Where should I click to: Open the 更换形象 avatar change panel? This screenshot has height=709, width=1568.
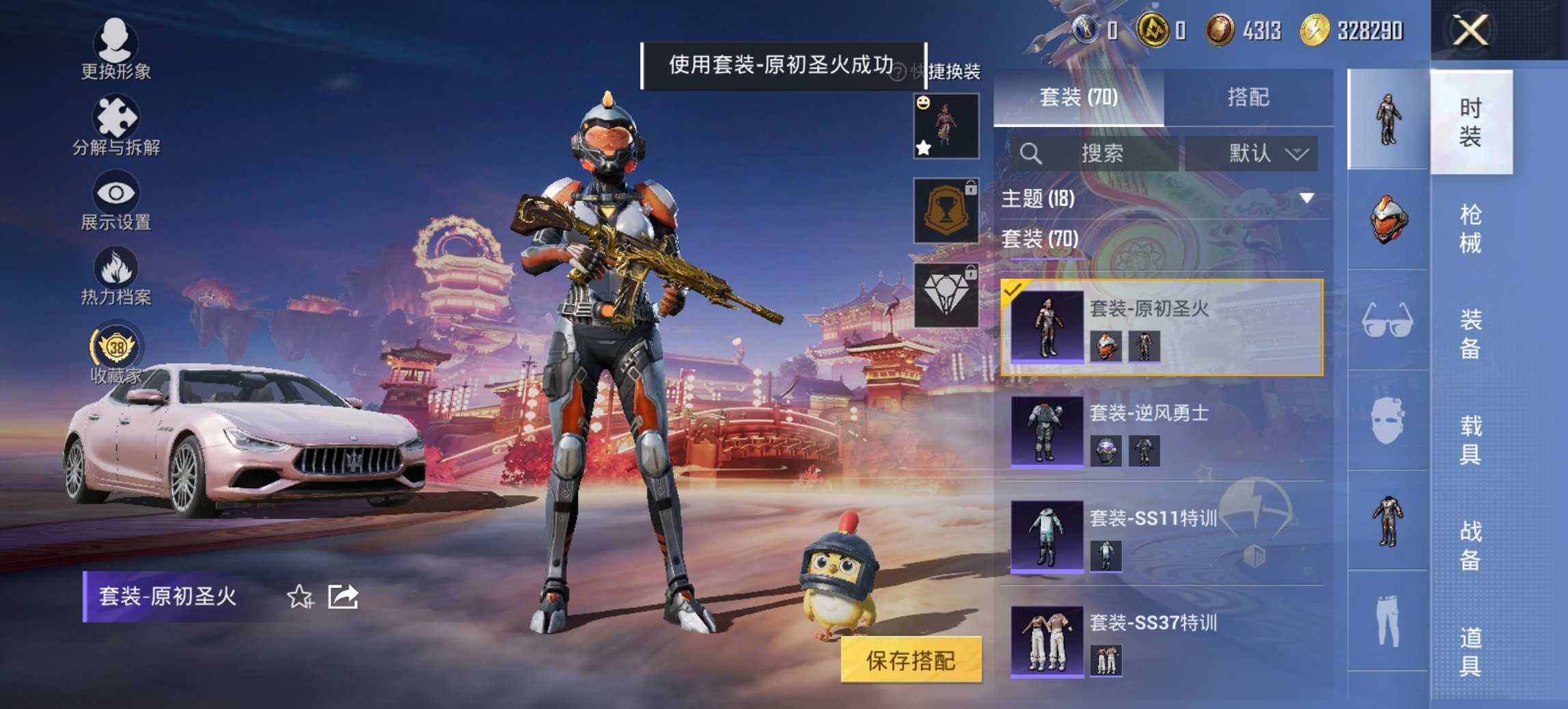pos(116,46)
